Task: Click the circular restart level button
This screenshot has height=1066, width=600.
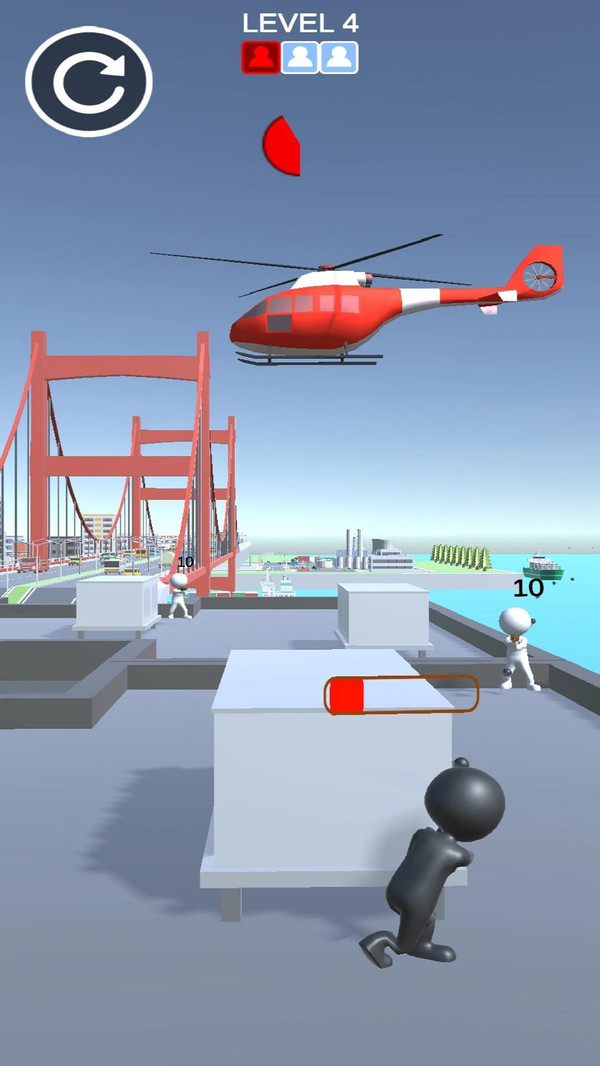Action: [x=89, y=83]
